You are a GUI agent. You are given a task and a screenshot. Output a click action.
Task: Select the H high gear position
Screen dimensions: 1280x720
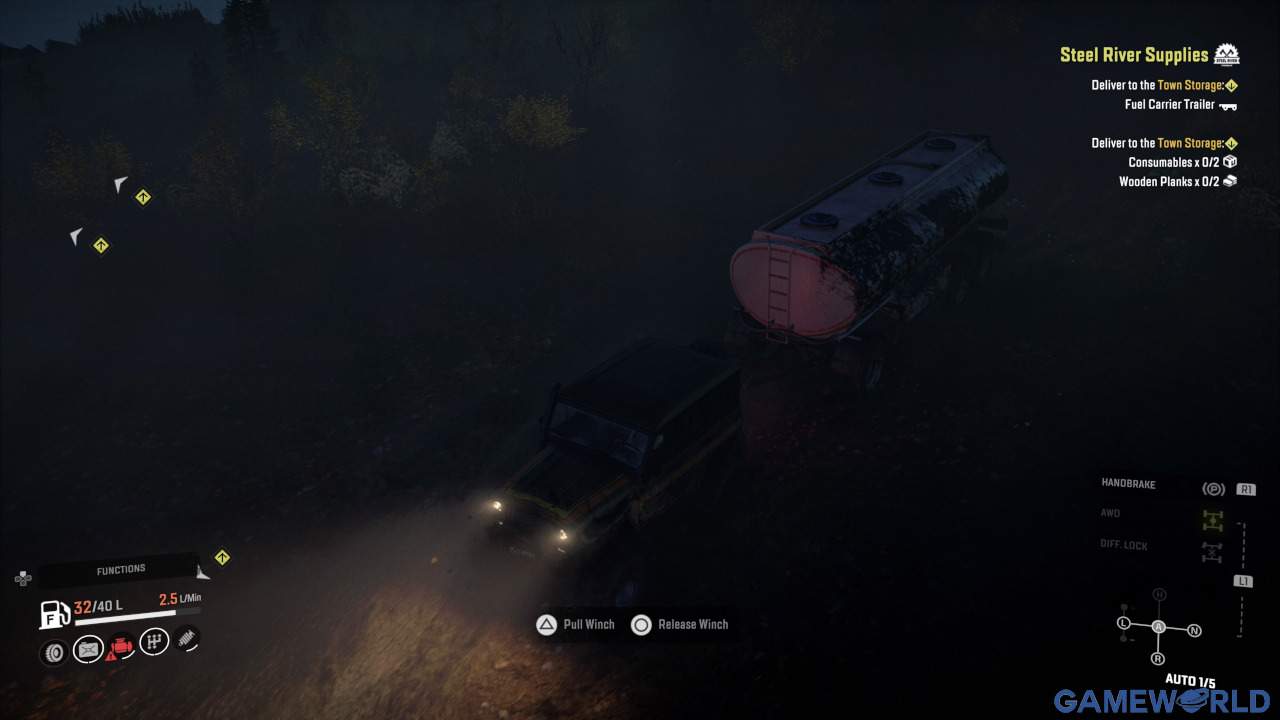pyautogui.click(x=1159, y=595)
